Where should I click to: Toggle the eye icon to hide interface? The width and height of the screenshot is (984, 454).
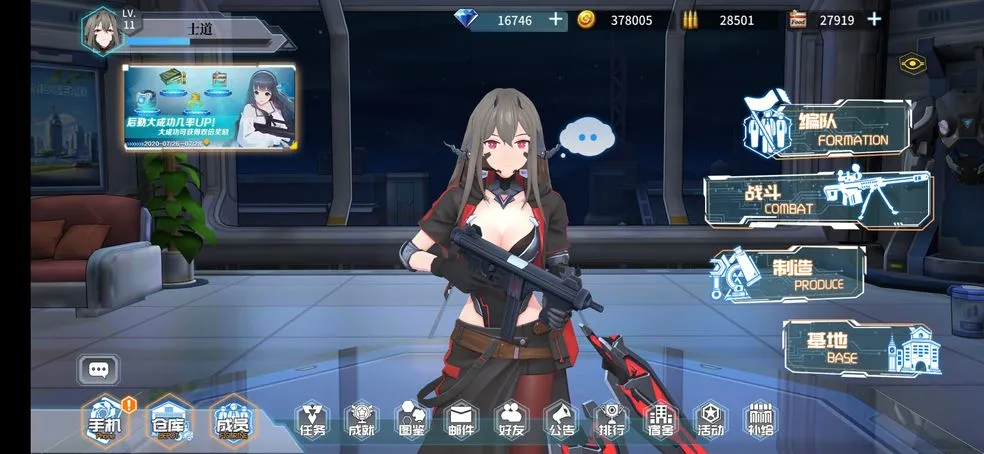tap(910, 63)
